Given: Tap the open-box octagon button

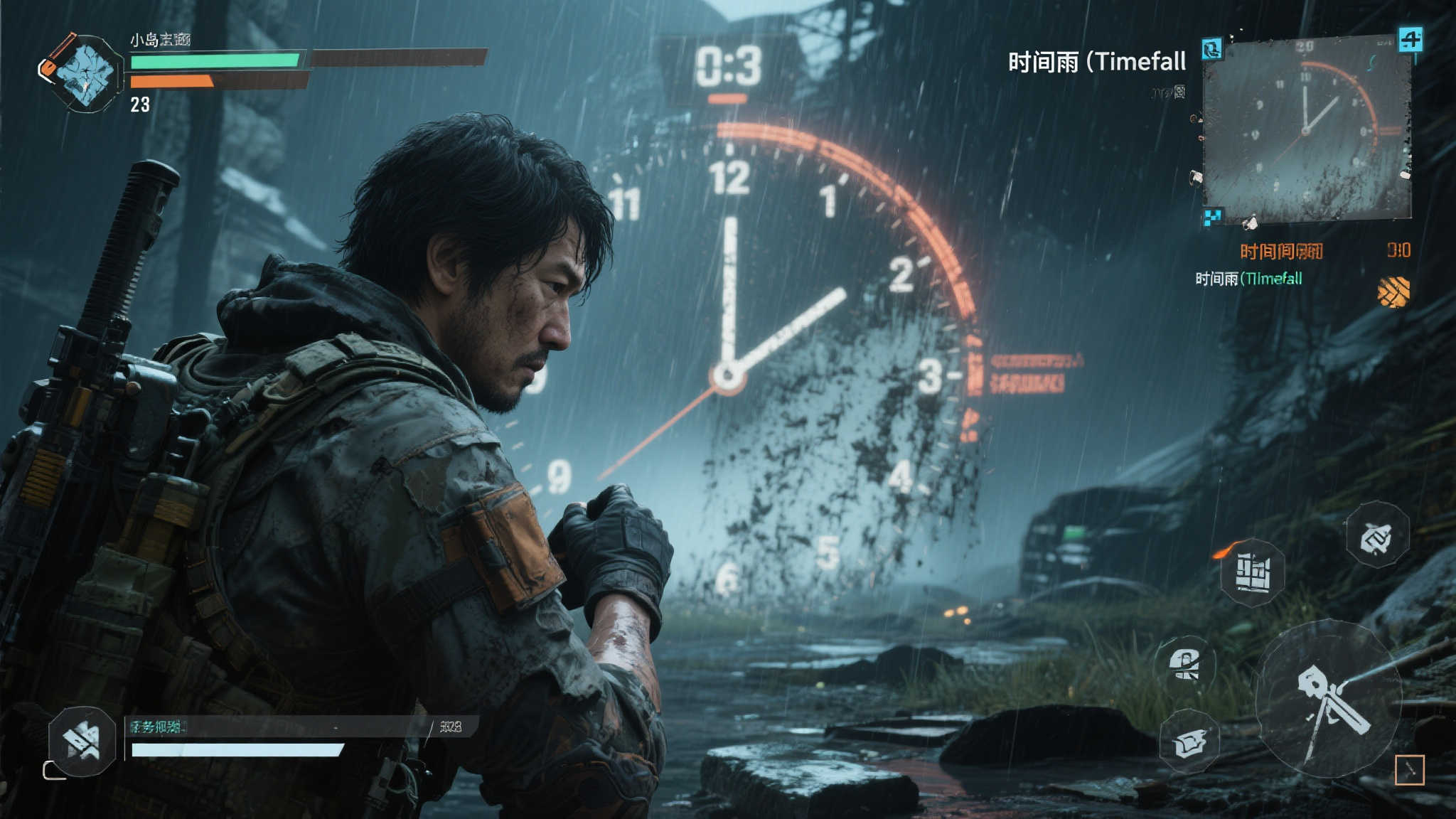Looking at the screenshot, I should click(1189, 742).
